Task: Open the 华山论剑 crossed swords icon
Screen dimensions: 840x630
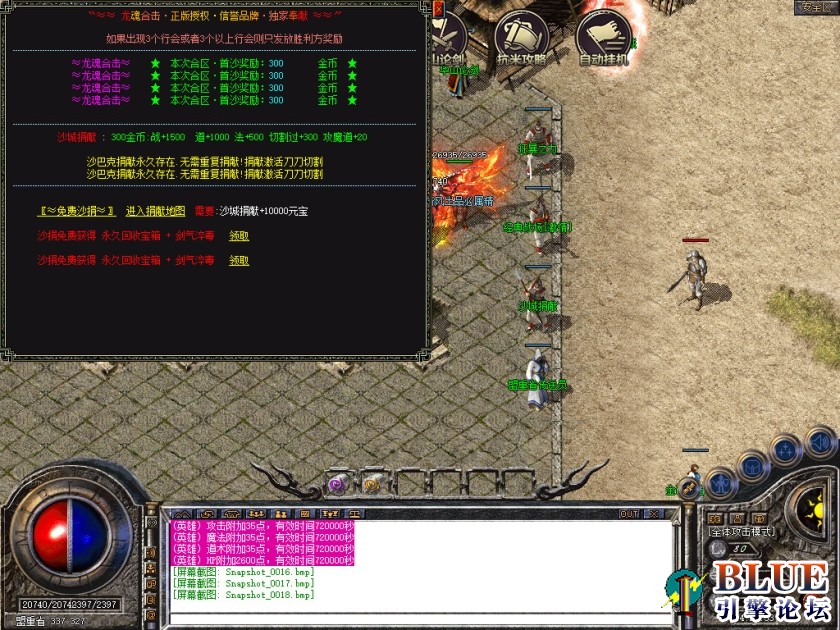Action: [447, 40]
